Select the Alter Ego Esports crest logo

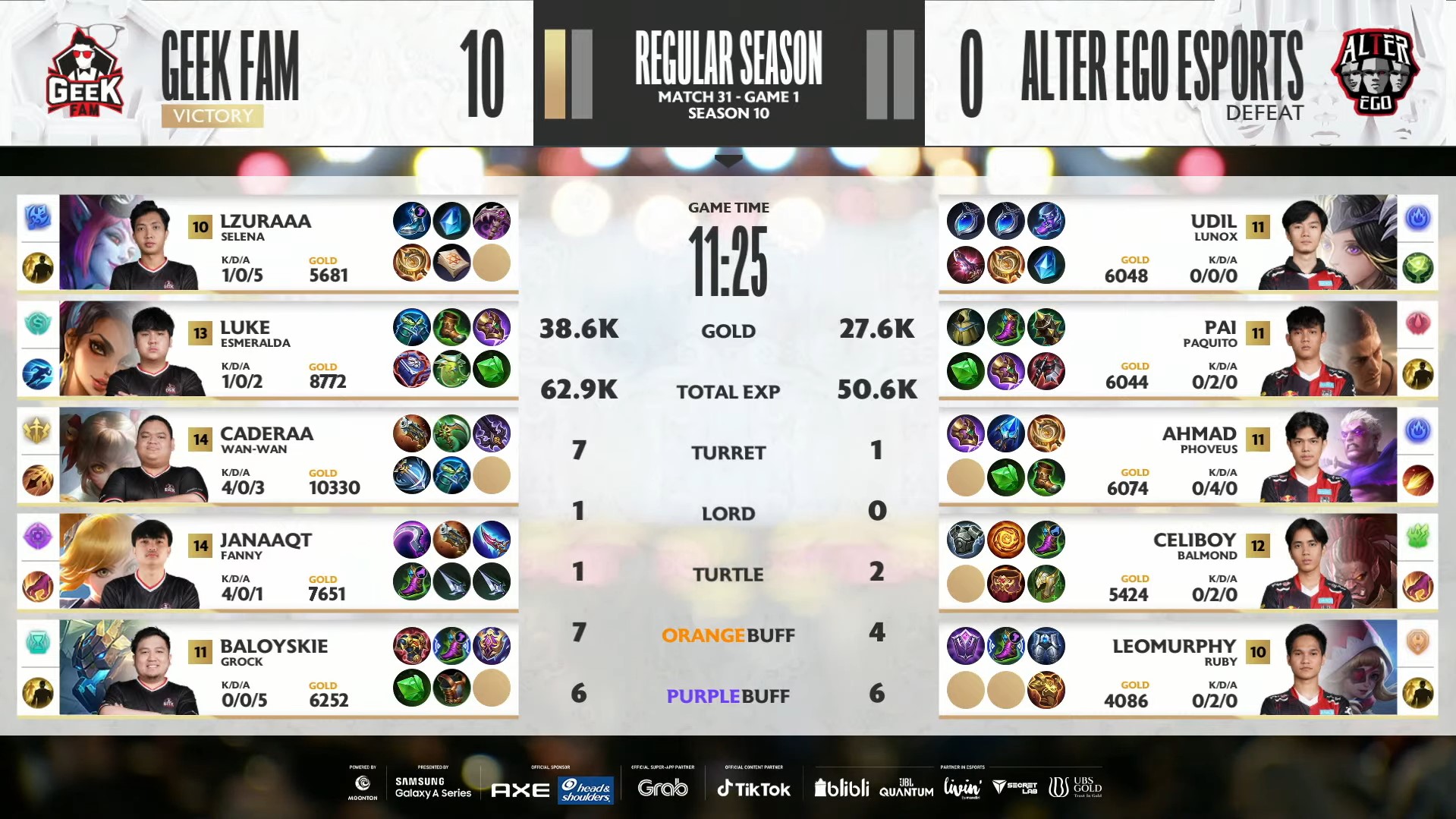click(1375, 72)
